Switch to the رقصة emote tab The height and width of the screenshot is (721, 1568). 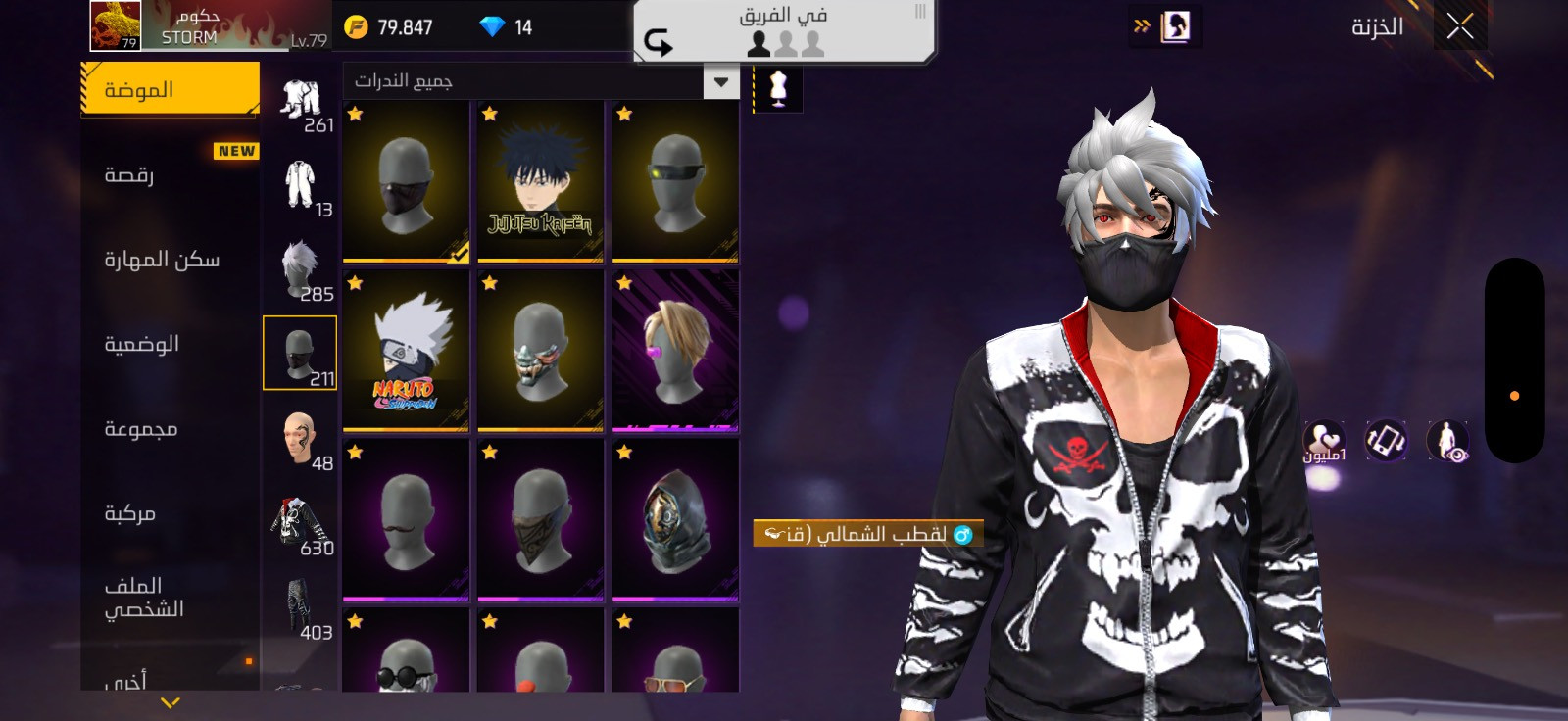click(x=170, y=175)
